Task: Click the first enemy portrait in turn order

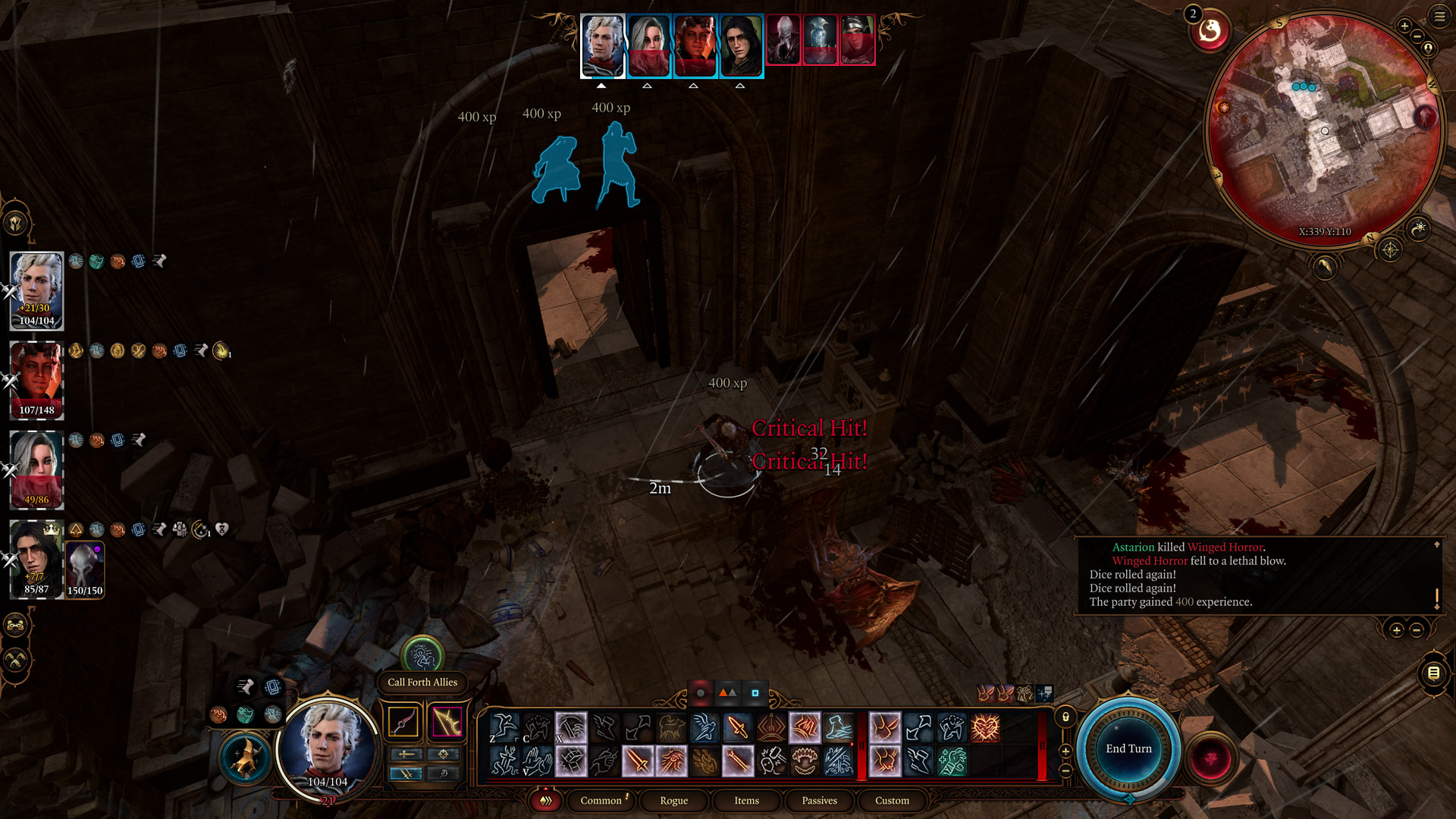Action: pyautogui.click(x=783, y=40)
